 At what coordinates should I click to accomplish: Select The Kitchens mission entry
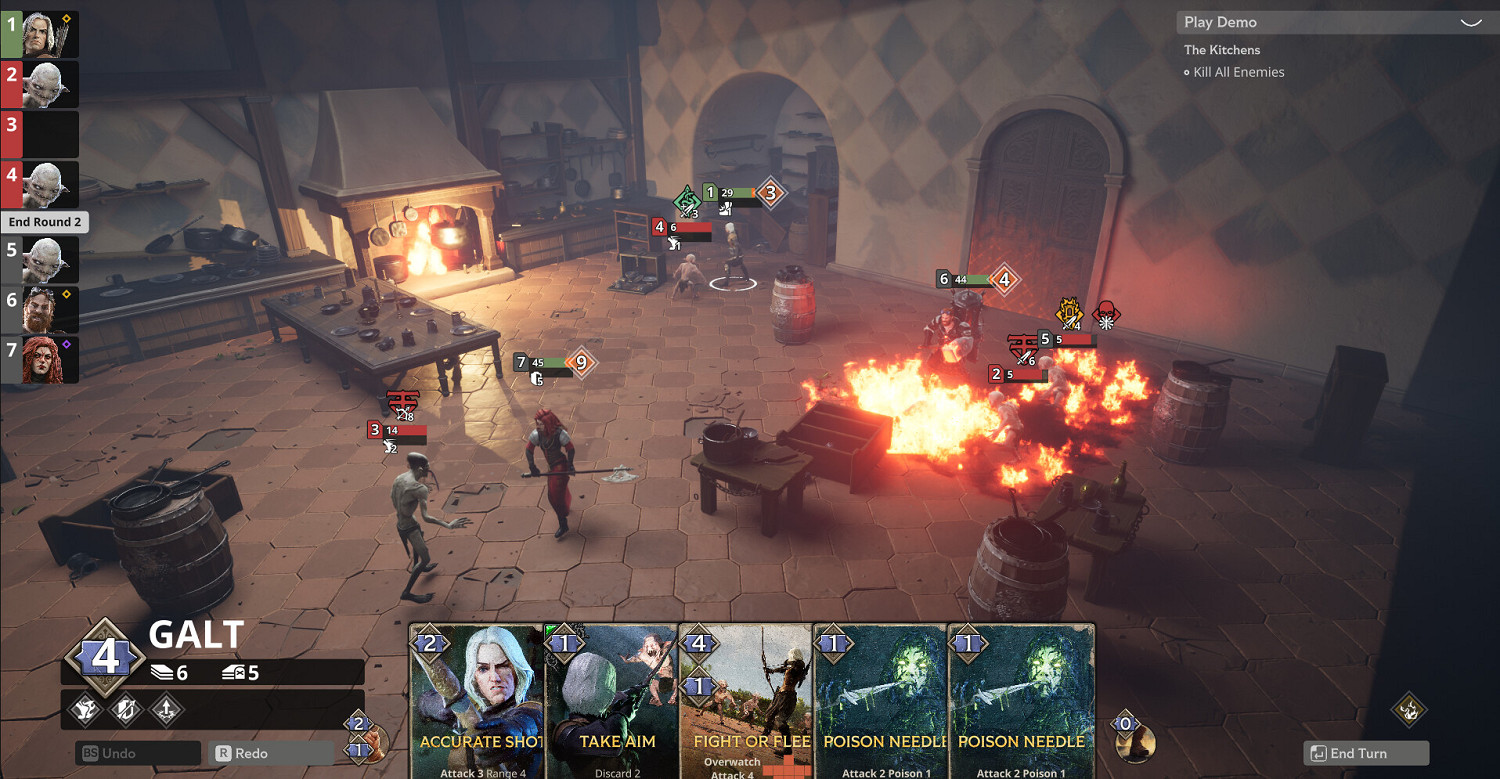click(1222, 49)
